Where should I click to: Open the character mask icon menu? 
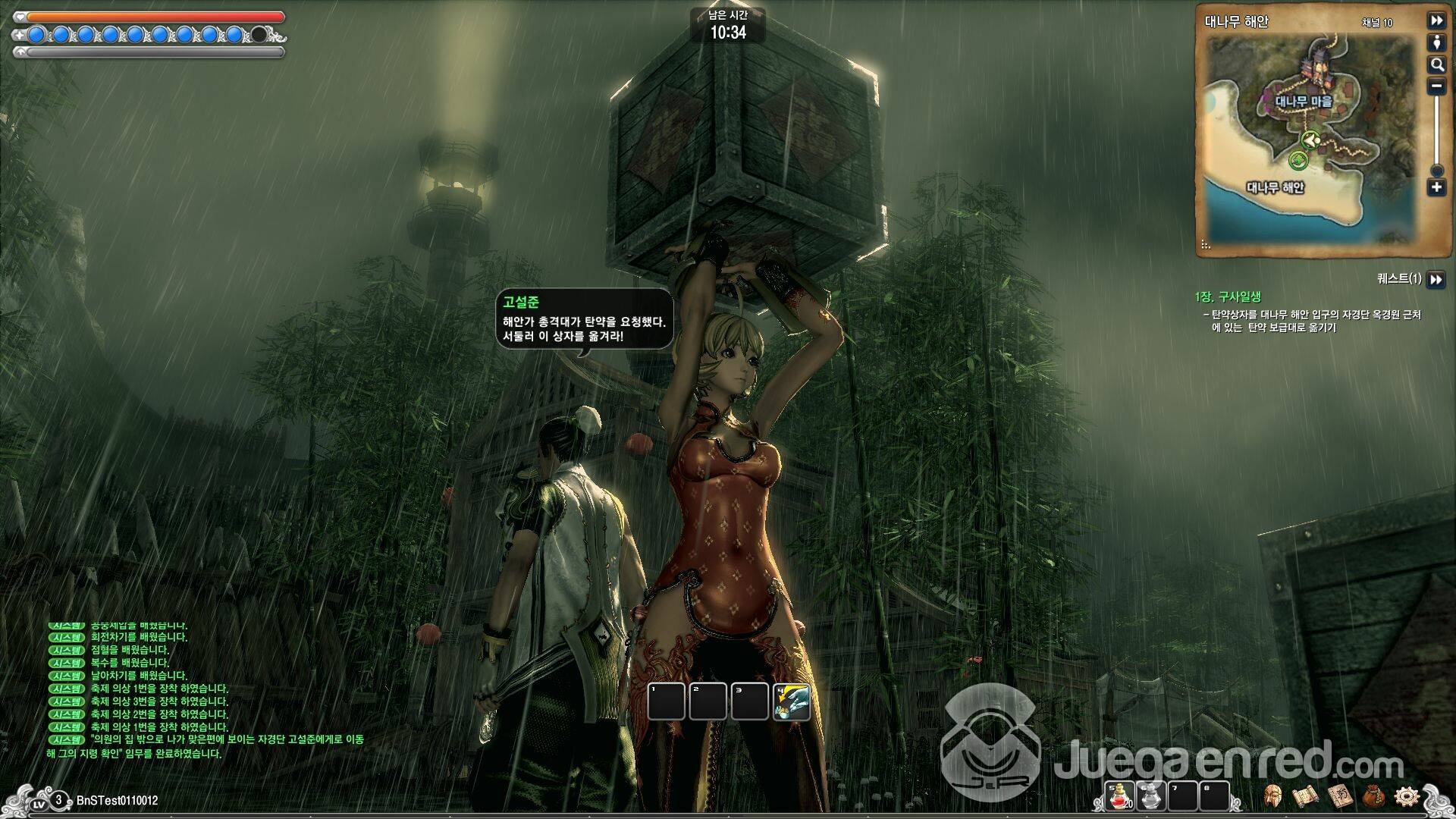coord(1273,796)
